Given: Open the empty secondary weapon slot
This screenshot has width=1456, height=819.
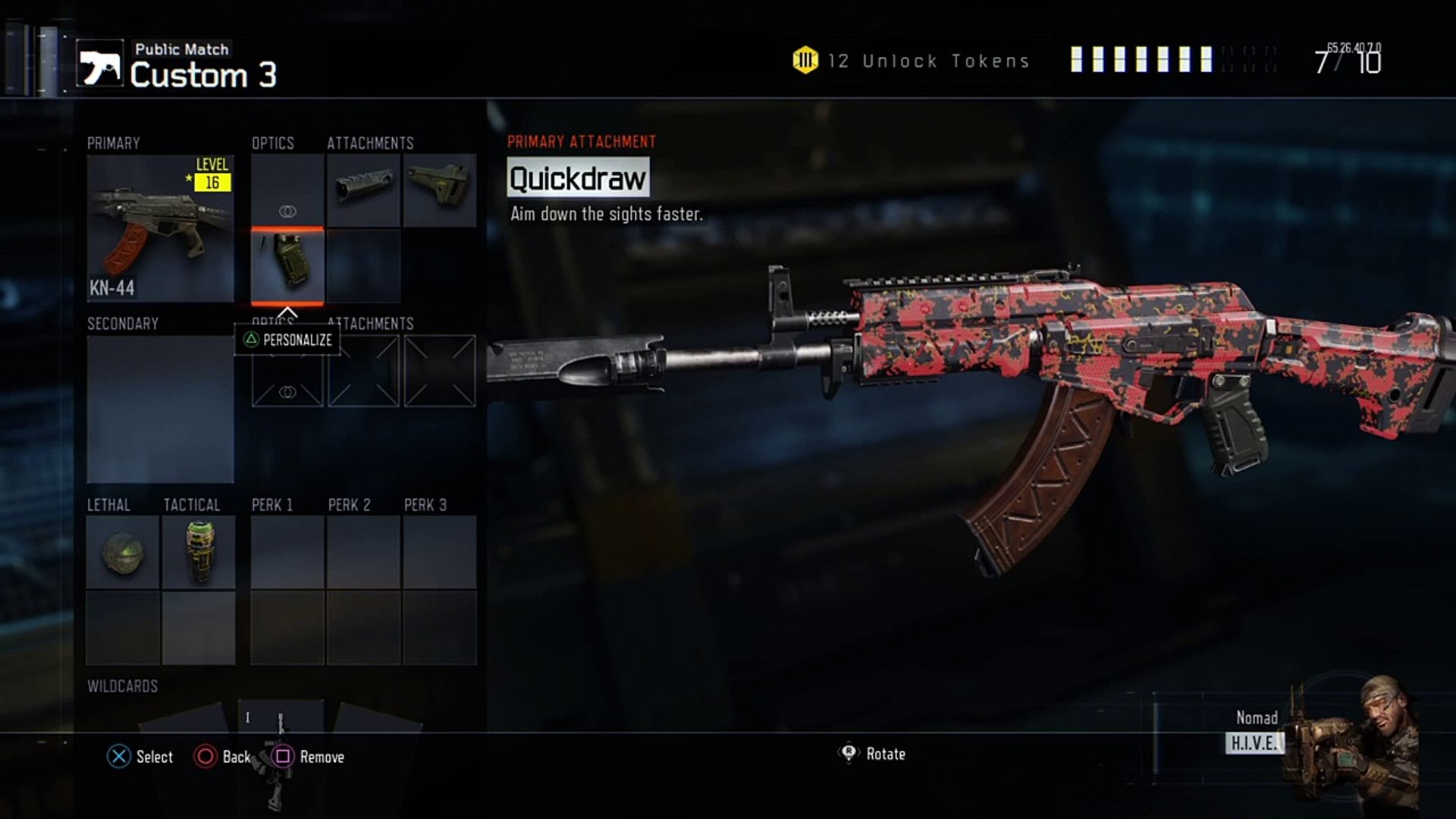Looking at the screenshot, I should tap(160, 409).
